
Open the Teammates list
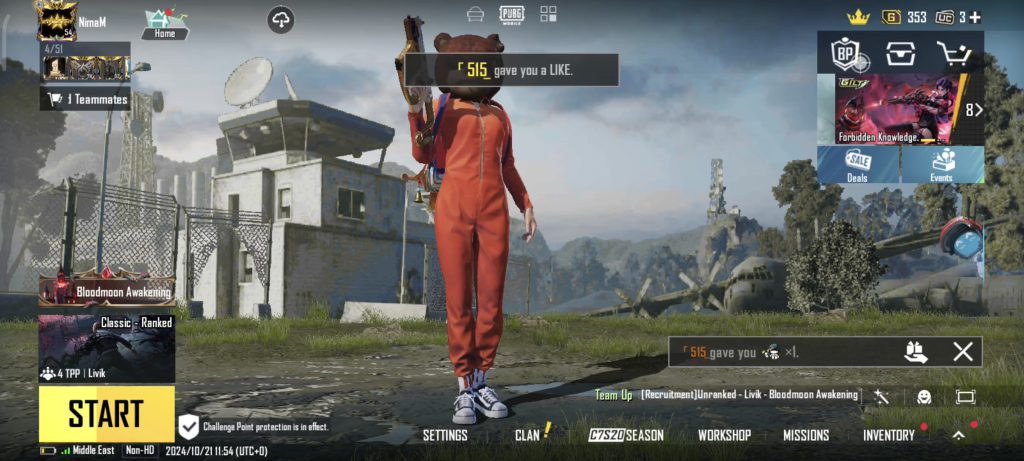(x=86, y=99)
